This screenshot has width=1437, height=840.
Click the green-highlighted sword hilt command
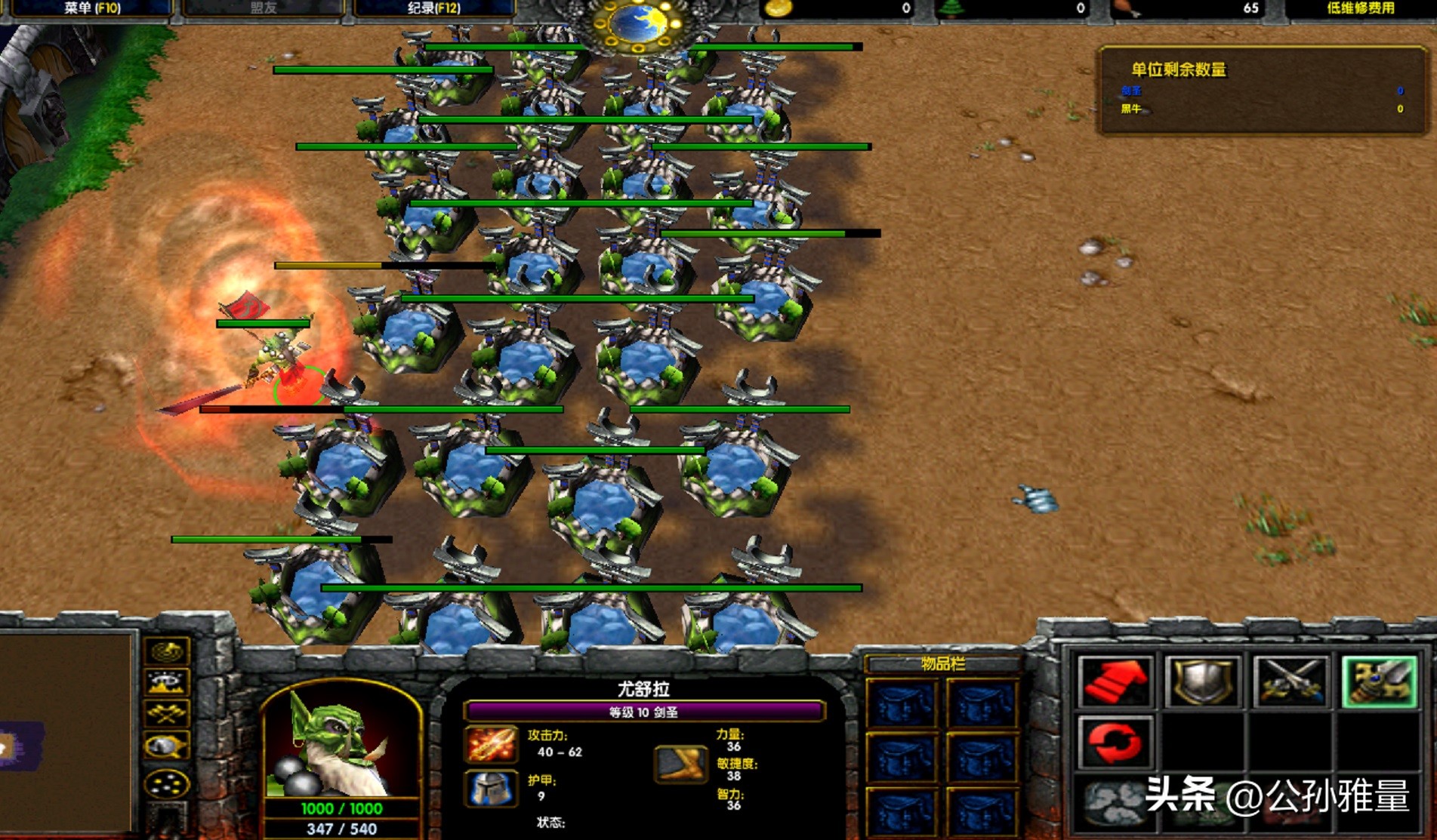(x=1378, y=682)
